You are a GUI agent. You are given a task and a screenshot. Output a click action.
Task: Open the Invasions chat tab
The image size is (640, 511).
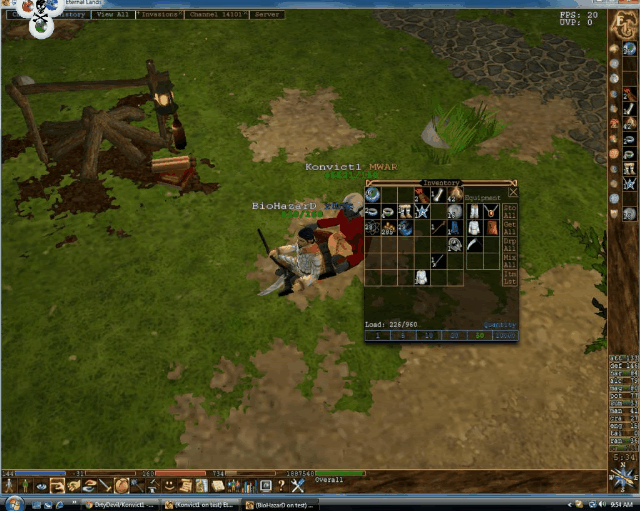160,15
